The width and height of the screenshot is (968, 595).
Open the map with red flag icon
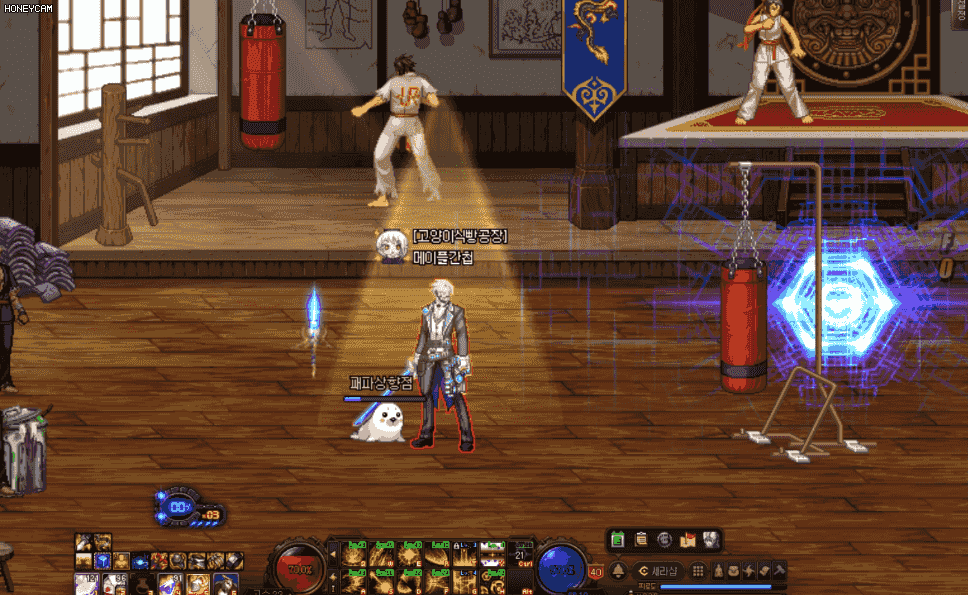pos(687,540)
